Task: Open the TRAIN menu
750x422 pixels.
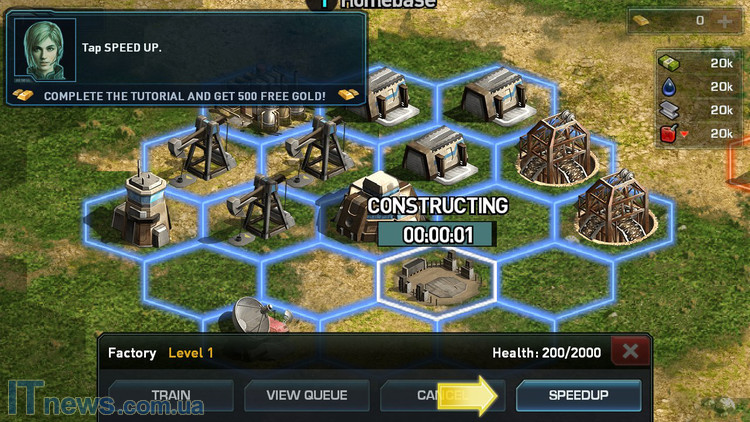Action: coord(171,395)
